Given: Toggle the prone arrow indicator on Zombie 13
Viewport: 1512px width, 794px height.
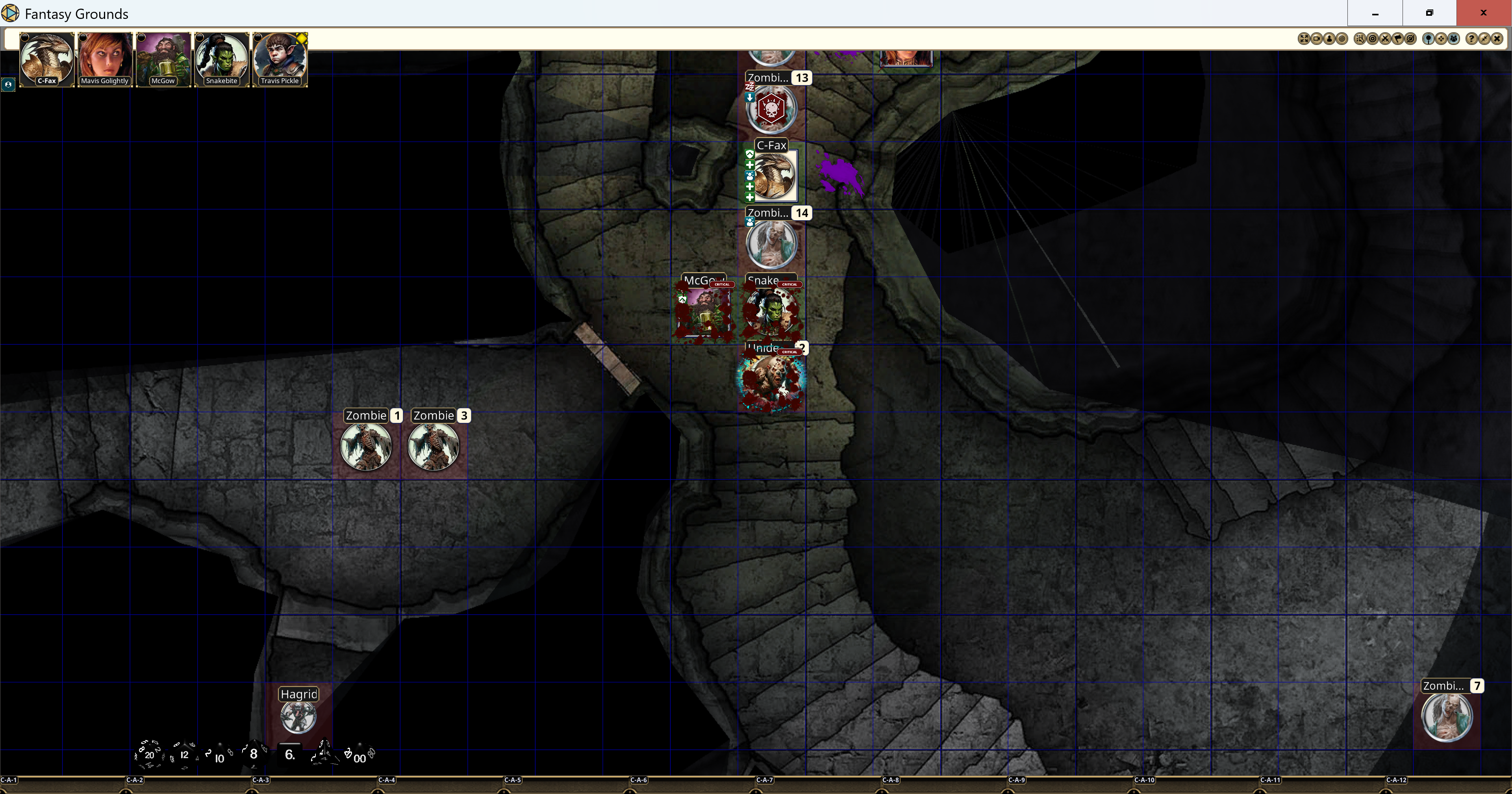Looking at the screenshot, I should click(x=750, y=98).
